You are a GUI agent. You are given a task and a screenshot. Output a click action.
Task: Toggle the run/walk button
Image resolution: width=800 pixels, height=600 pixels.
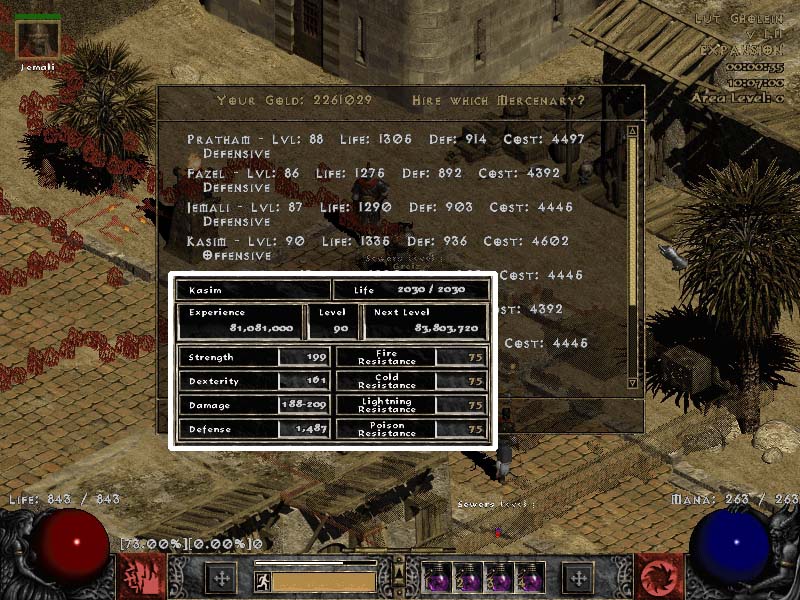263,581
